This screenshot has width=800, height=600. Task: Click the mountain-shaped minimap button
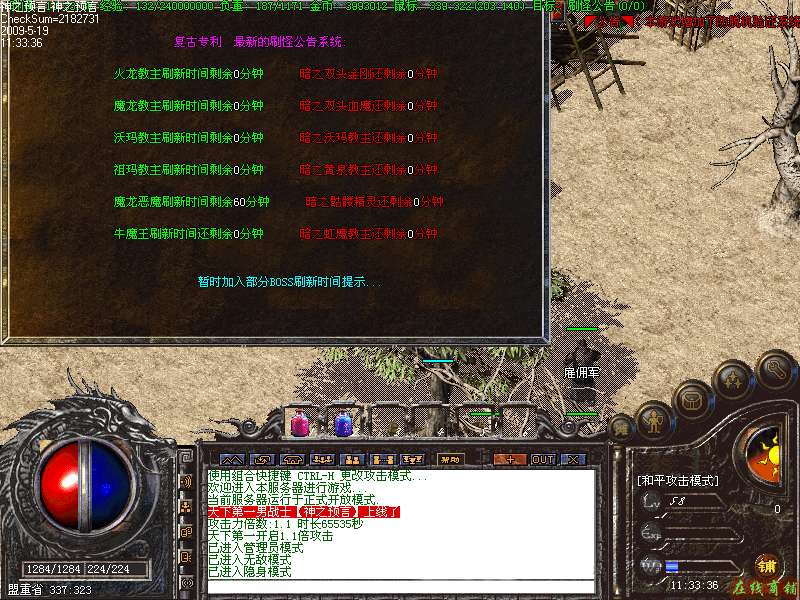tap(232, 459)
